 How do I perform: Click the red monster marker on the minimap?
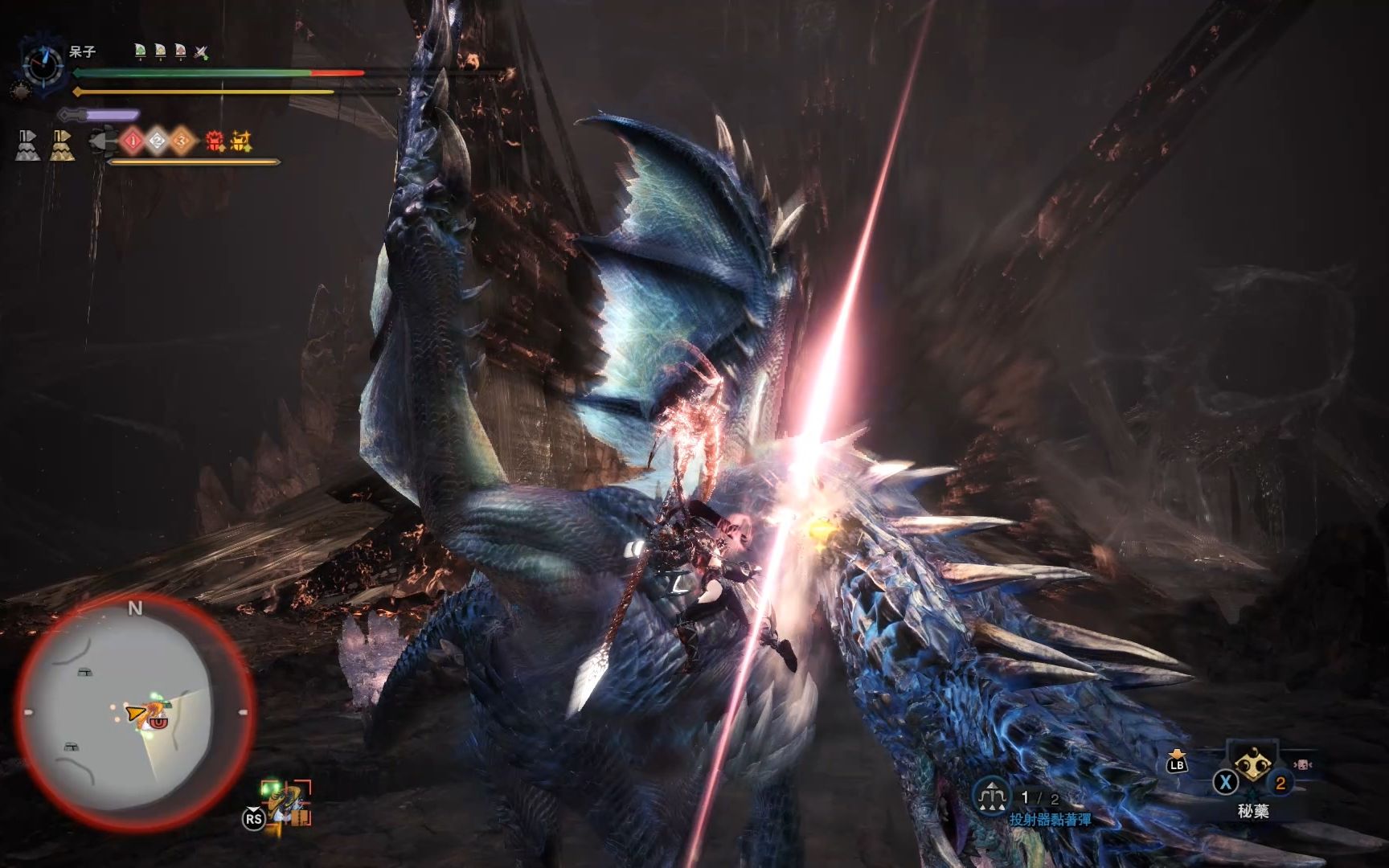(x=158, y=722)
